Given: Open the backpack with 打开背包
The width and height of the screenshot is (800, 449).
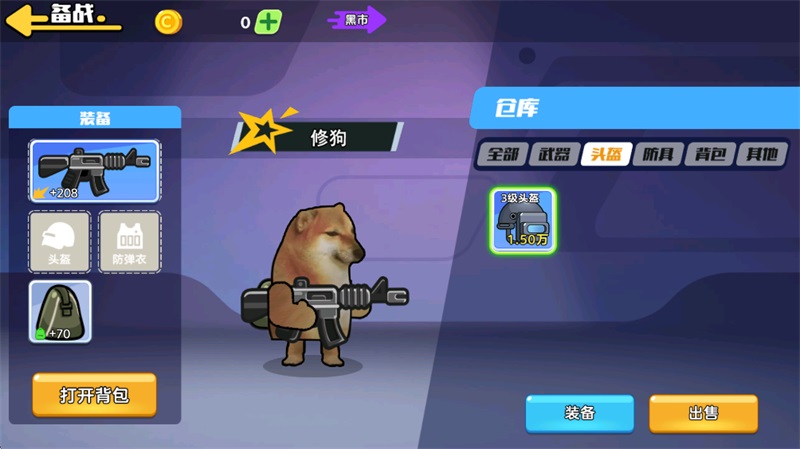Looking at the screenshot, I should tap(94, 395).
